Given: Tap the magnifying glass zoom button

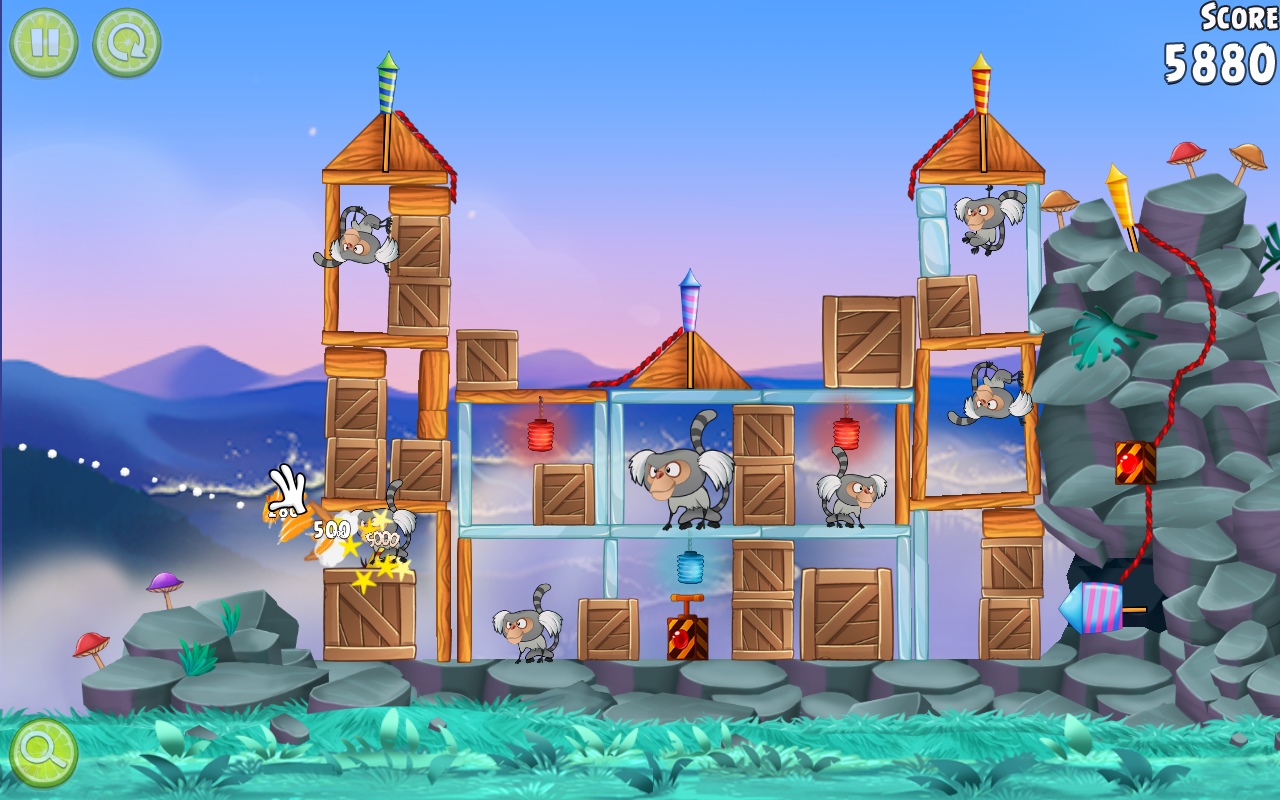Looking at the screenshot, I should tap(44, 752).
